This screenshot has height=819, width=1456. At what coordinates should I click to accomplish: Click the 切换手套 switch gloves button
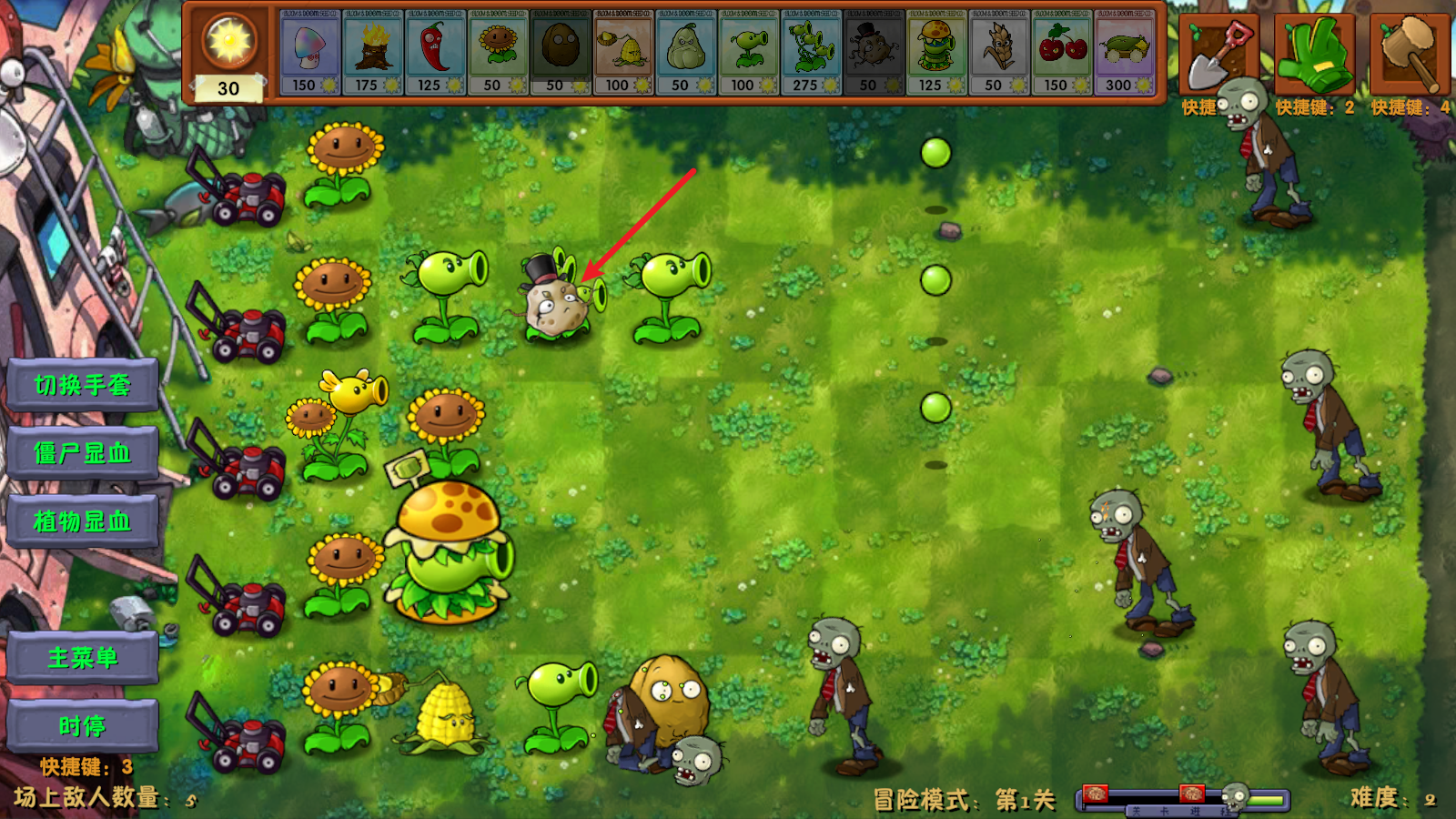tap(82, 384)
